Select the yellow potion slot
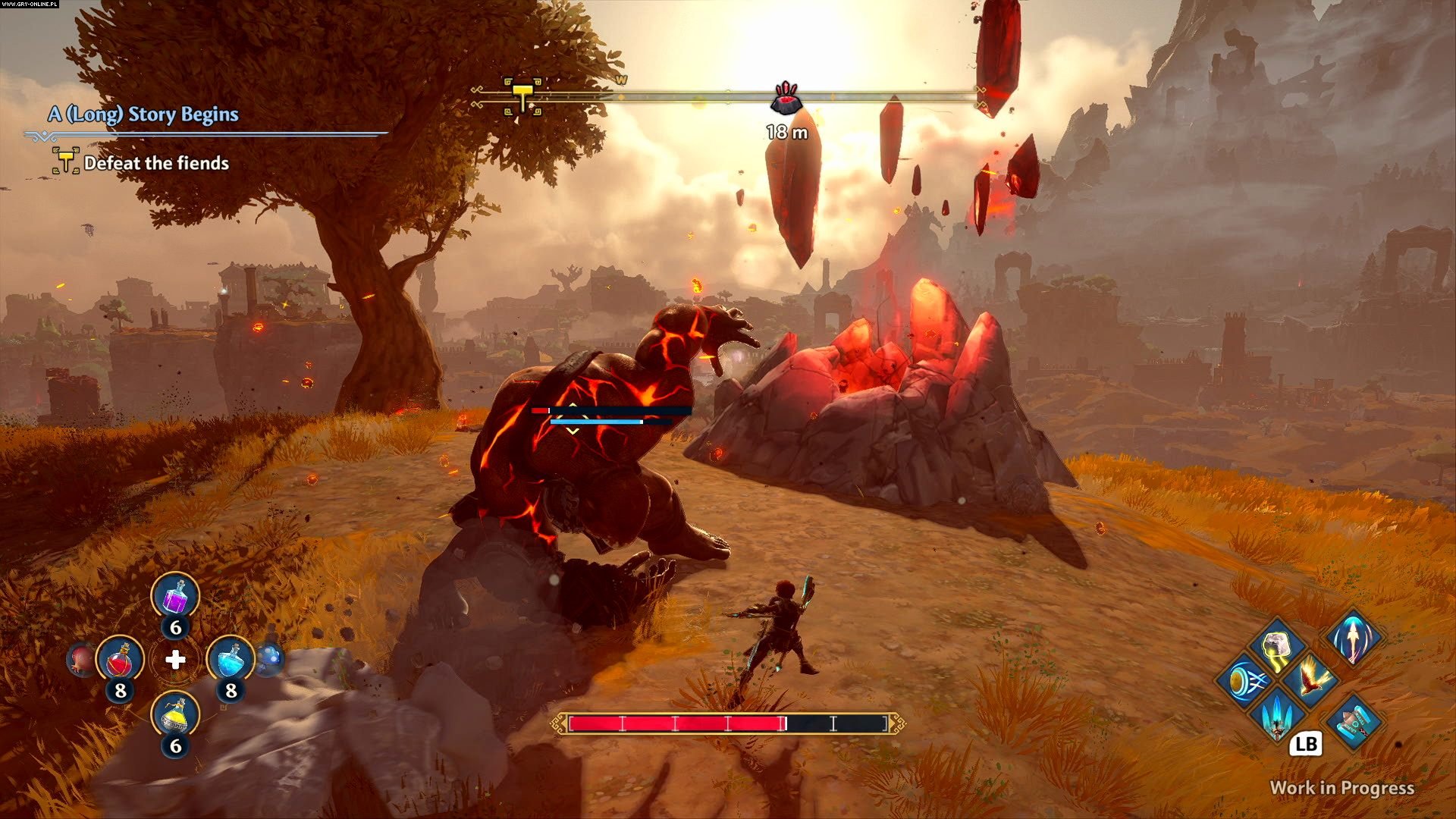The height and width of the screenshot is (819, 1456). [x=175, y=715]
